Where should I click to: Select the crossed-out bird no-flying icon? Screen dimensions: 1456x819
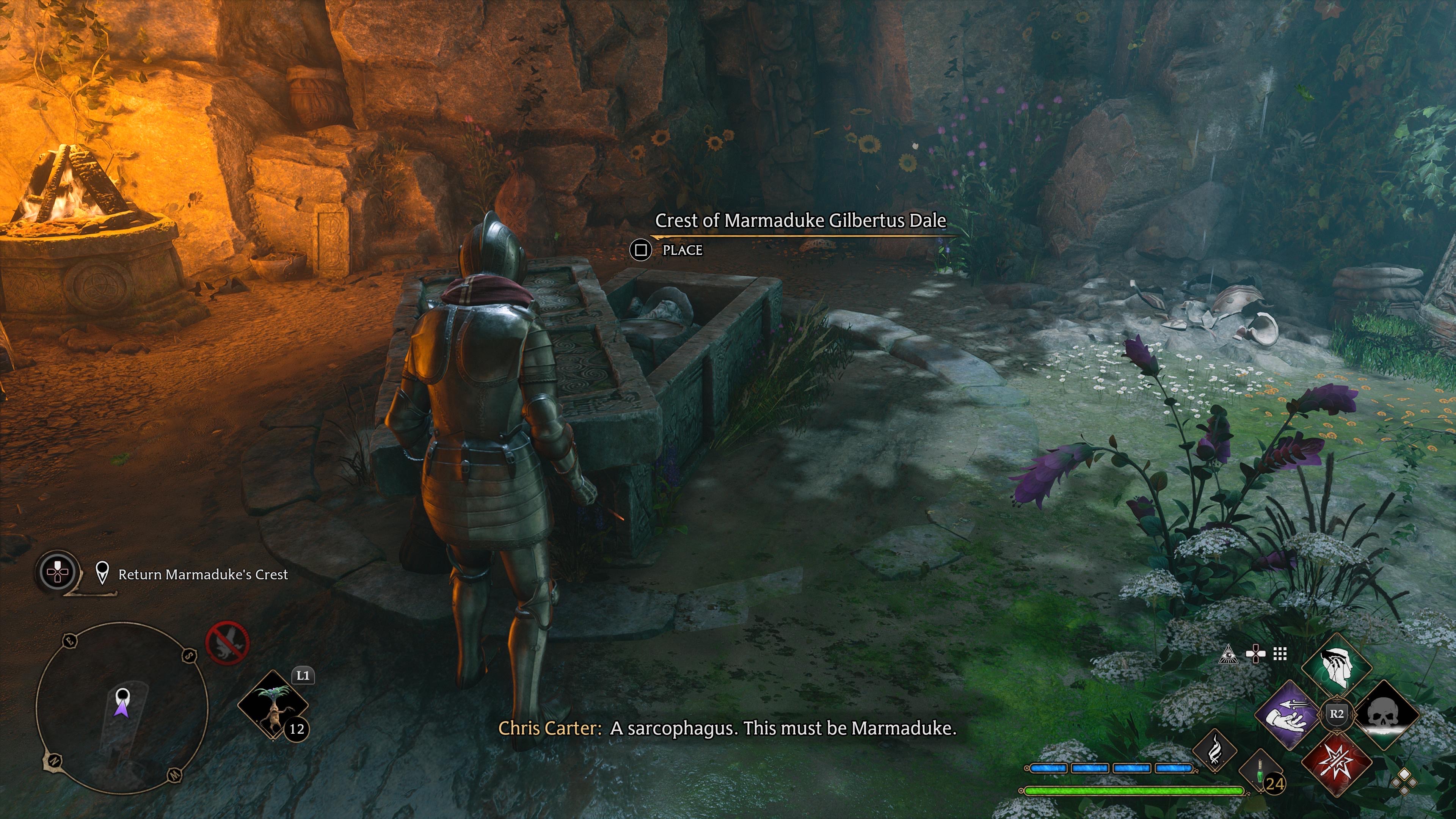tap(227, 643)
